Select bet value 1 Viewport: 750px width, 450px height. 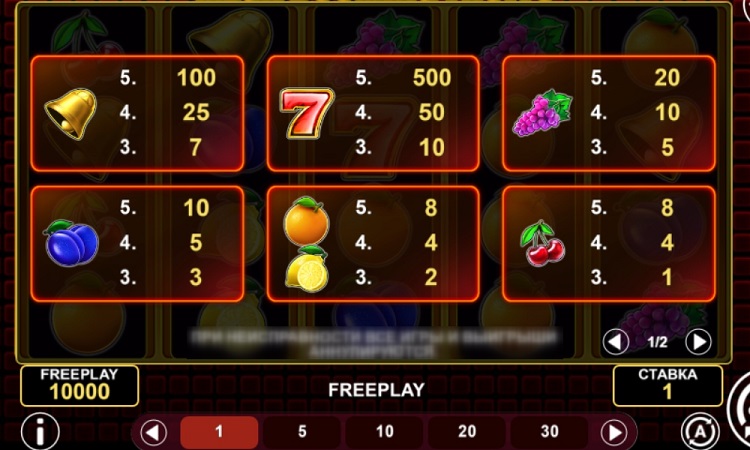219,433
